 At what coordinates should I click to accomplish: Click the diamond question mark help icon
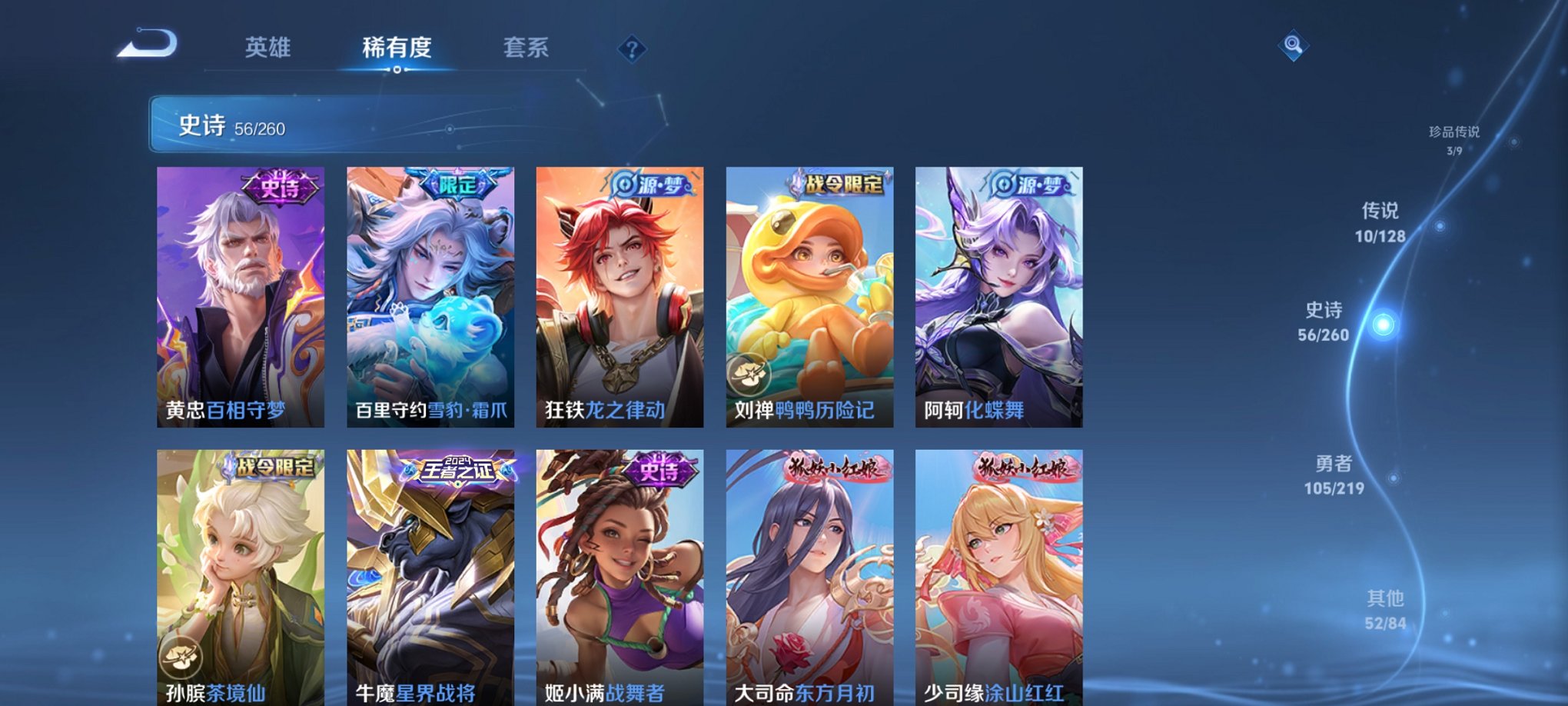[x=632, y=50]
